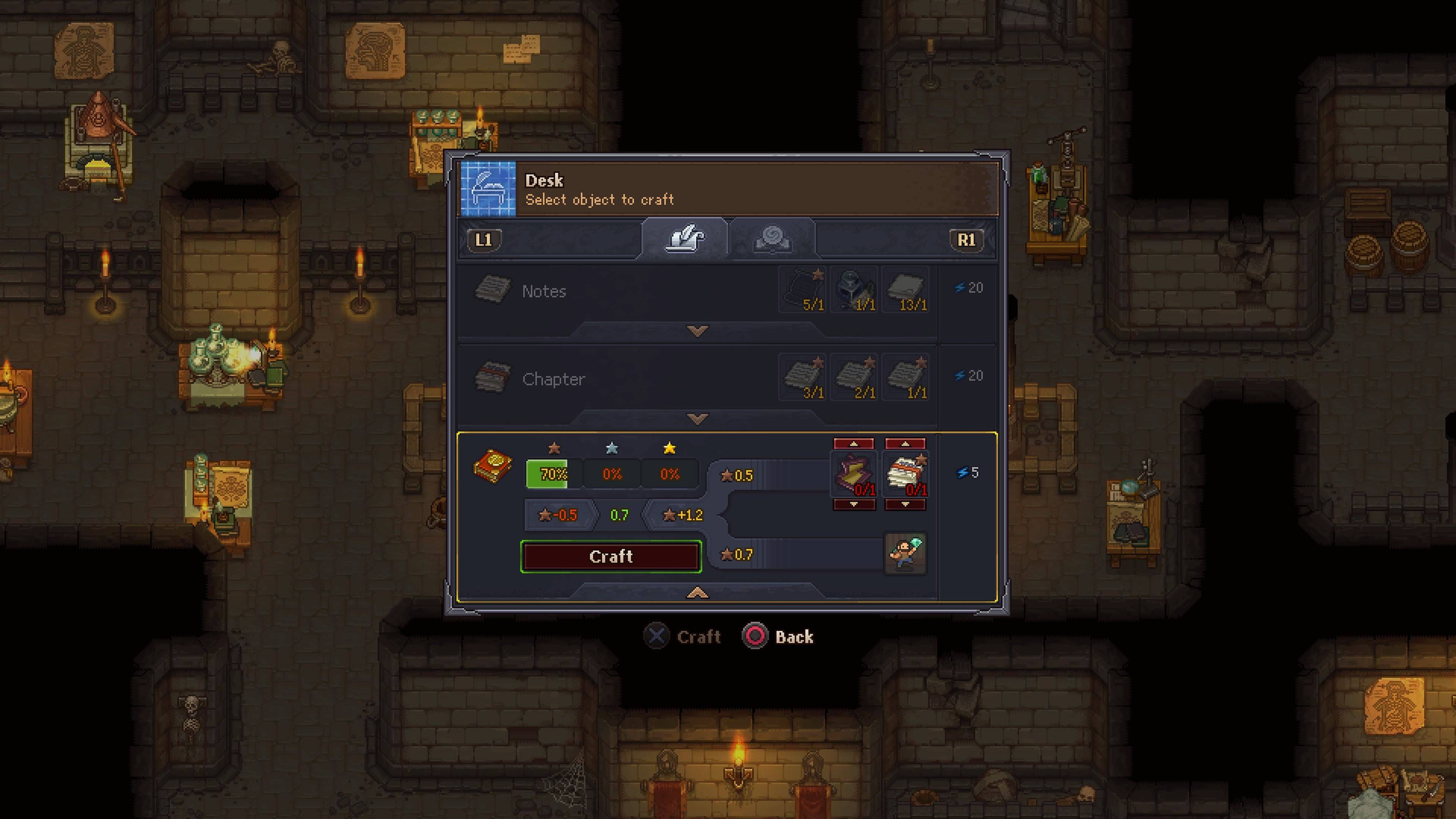Cycle up the book cover ingredient
Viewport: 1456px width, 819px height.
pyautogui.click(x=854, y=444)
